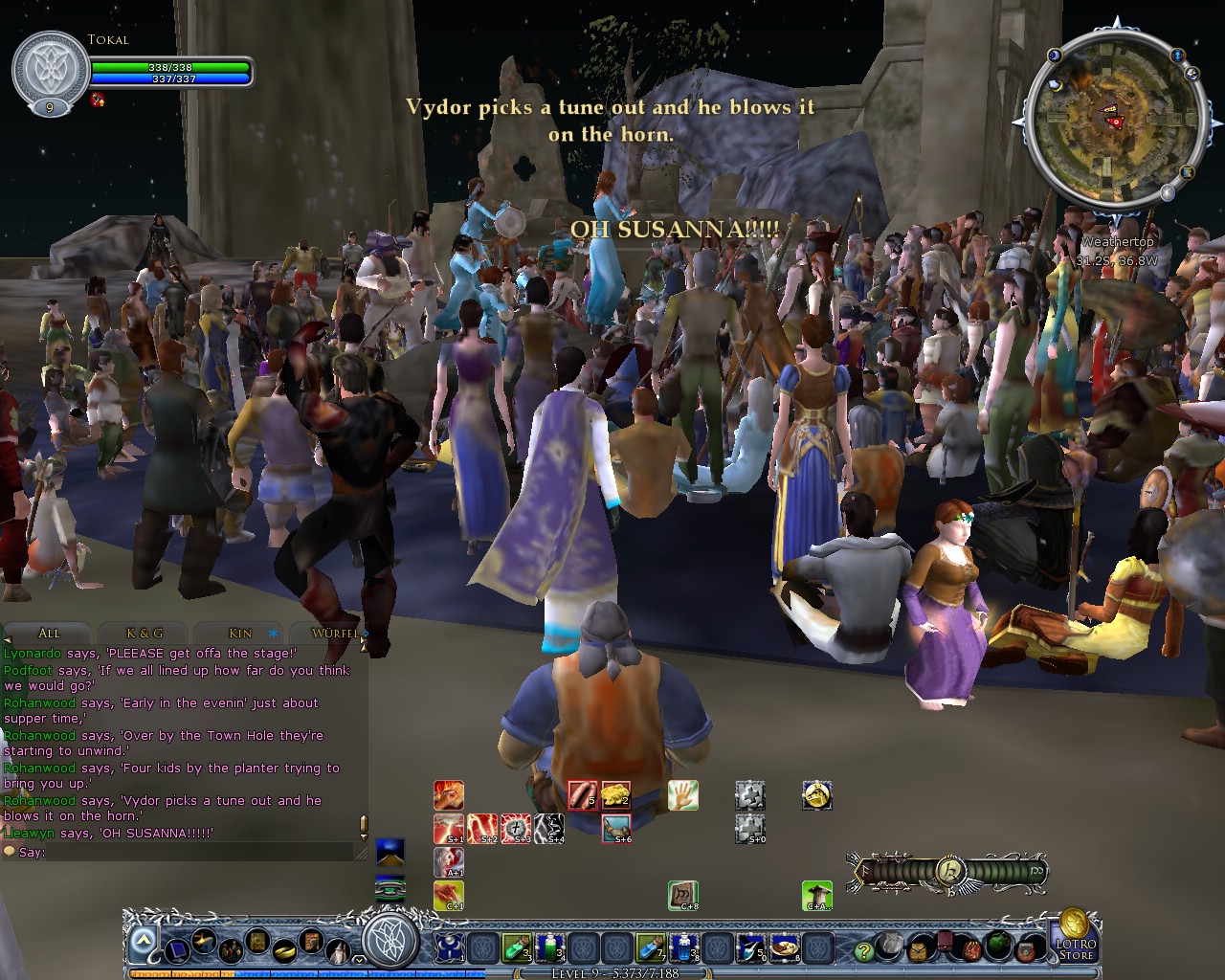Viewport: 1225px width, 980px height.
Task: Select the wizard character icon on the toolbar
Action: (338, 950)
